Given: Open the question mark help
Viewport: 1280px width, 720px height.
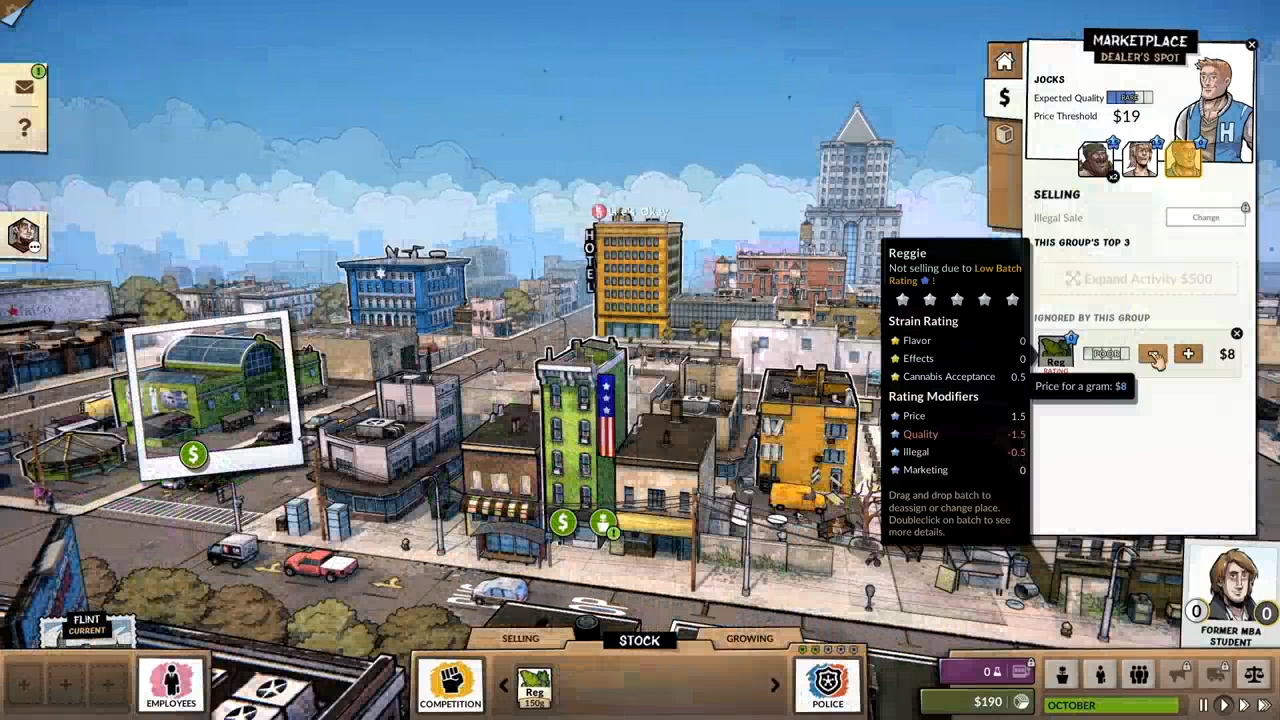Looking at the screenshot, I should coord(24,128).
